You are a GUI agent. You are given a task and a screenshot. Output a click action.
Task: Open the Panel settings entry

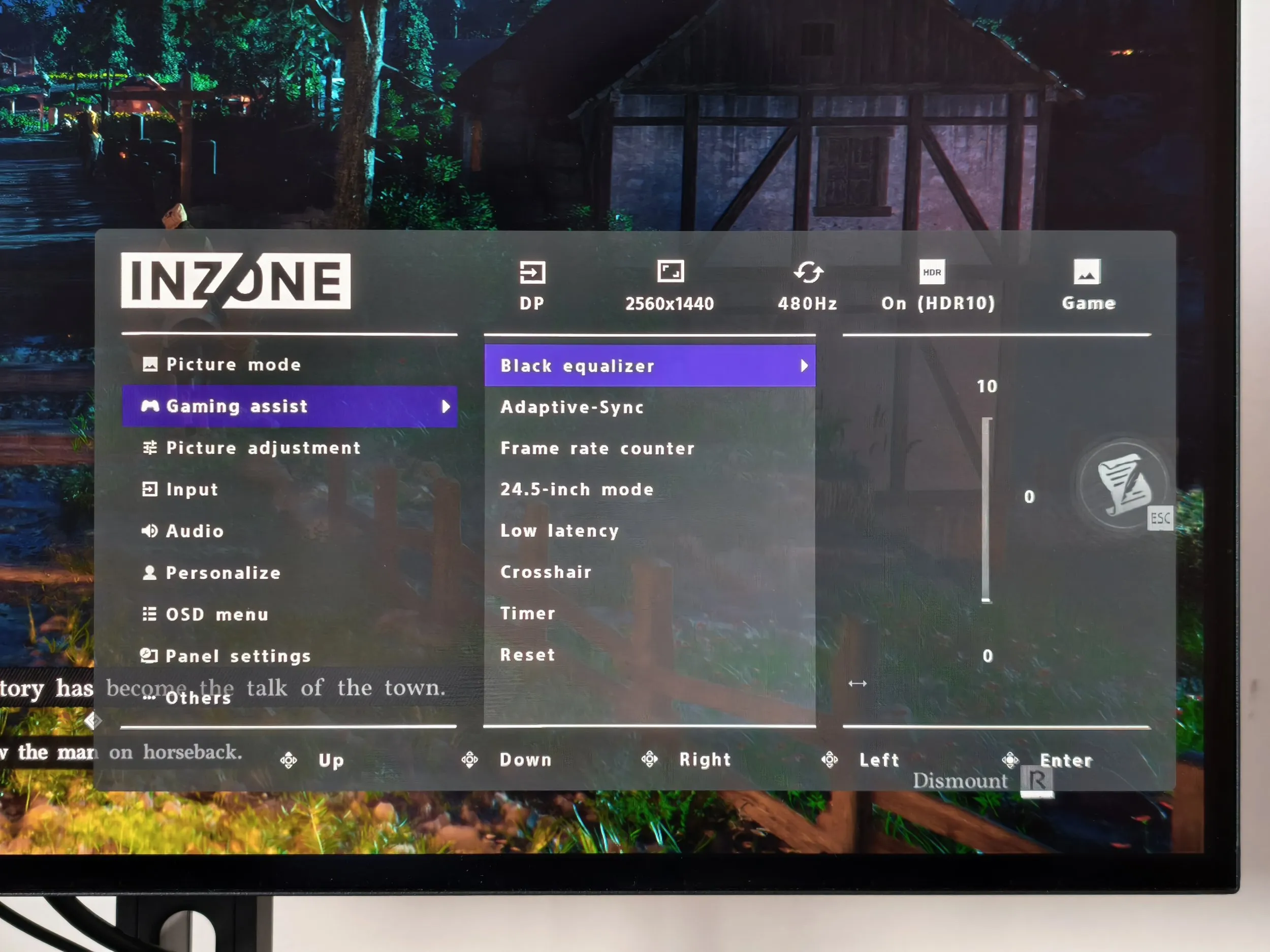pos(238,656)
